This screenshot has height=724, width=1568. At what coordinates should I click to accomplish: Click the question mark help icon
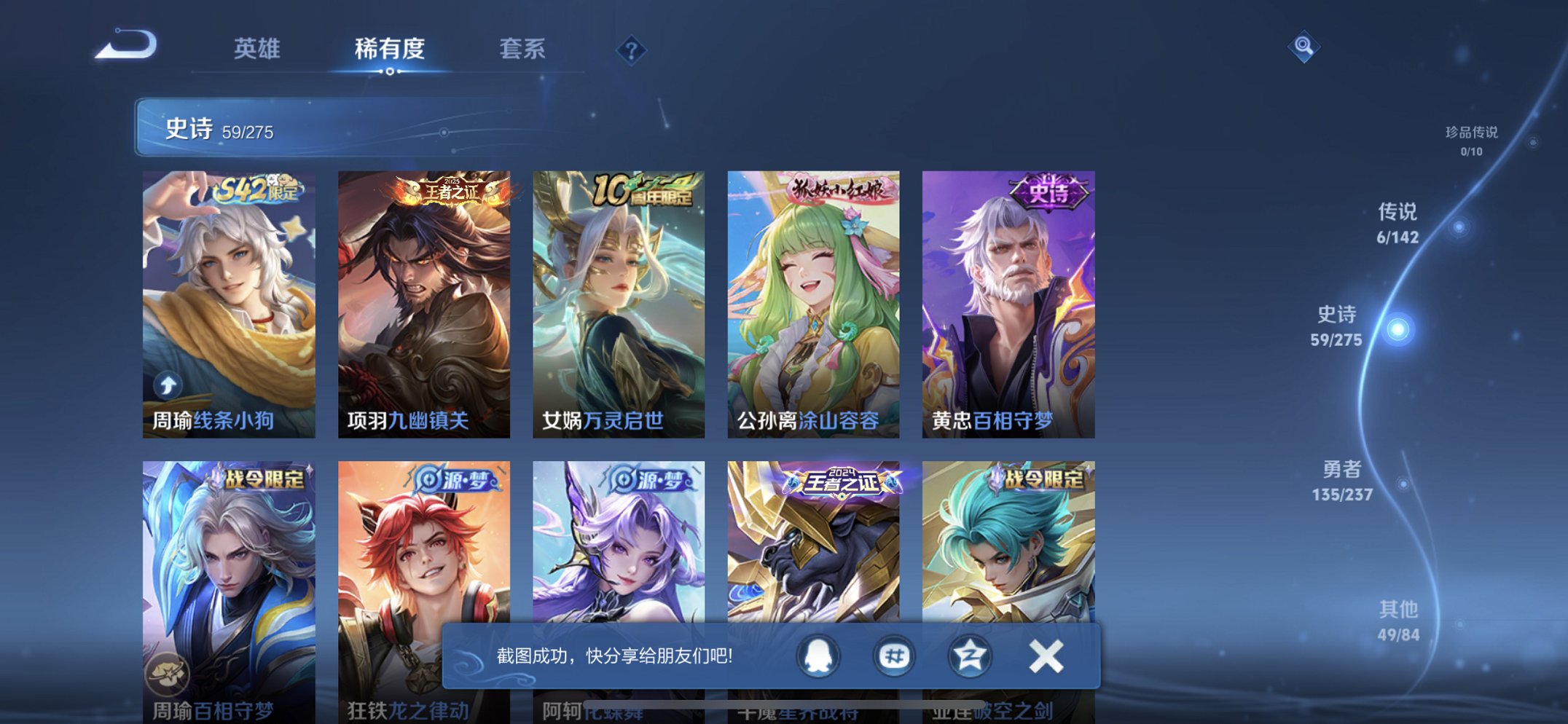tap(632, 50)
